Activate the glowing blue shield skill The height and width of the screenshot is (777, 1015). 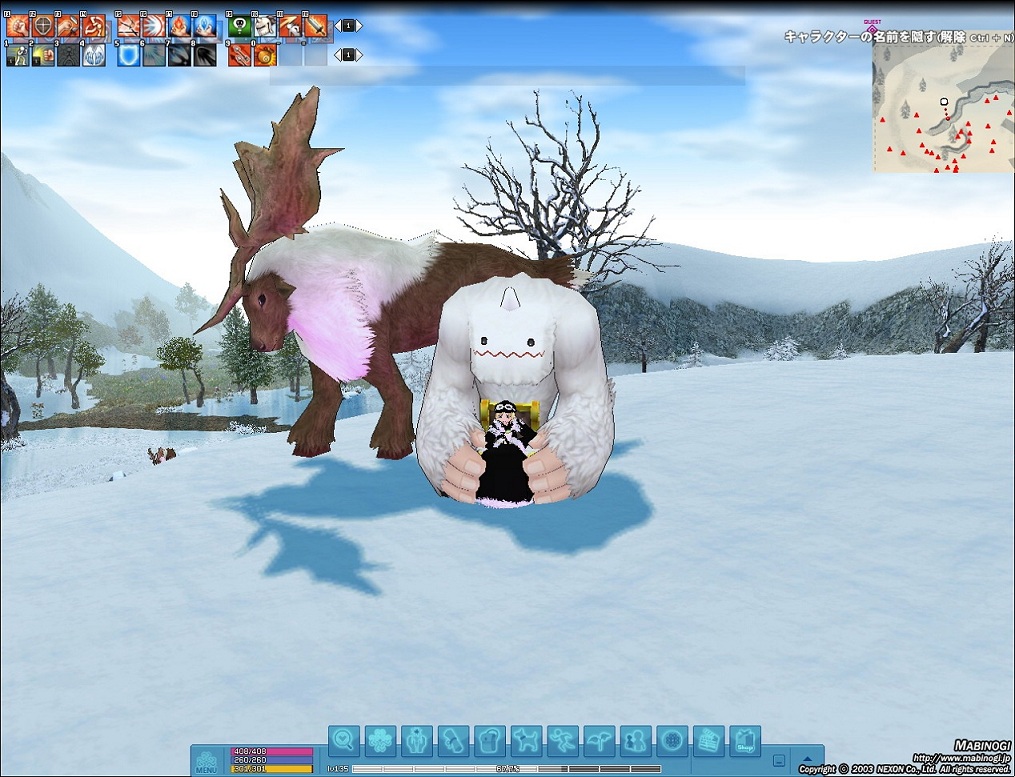click(x=128, y=55)
